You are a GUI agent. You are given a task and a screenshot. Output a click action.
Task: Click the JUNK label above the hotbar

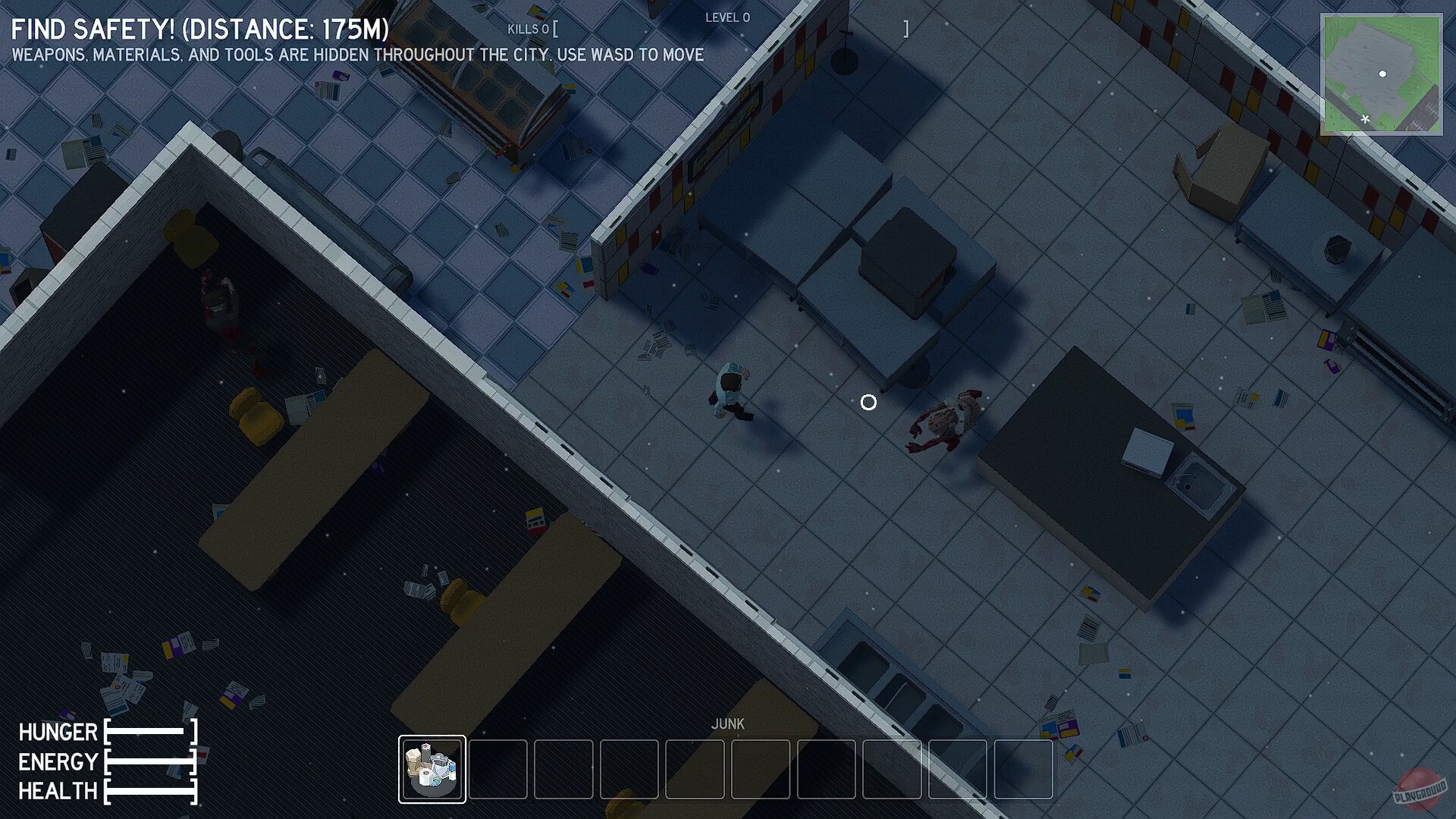[x=729, y=724]
